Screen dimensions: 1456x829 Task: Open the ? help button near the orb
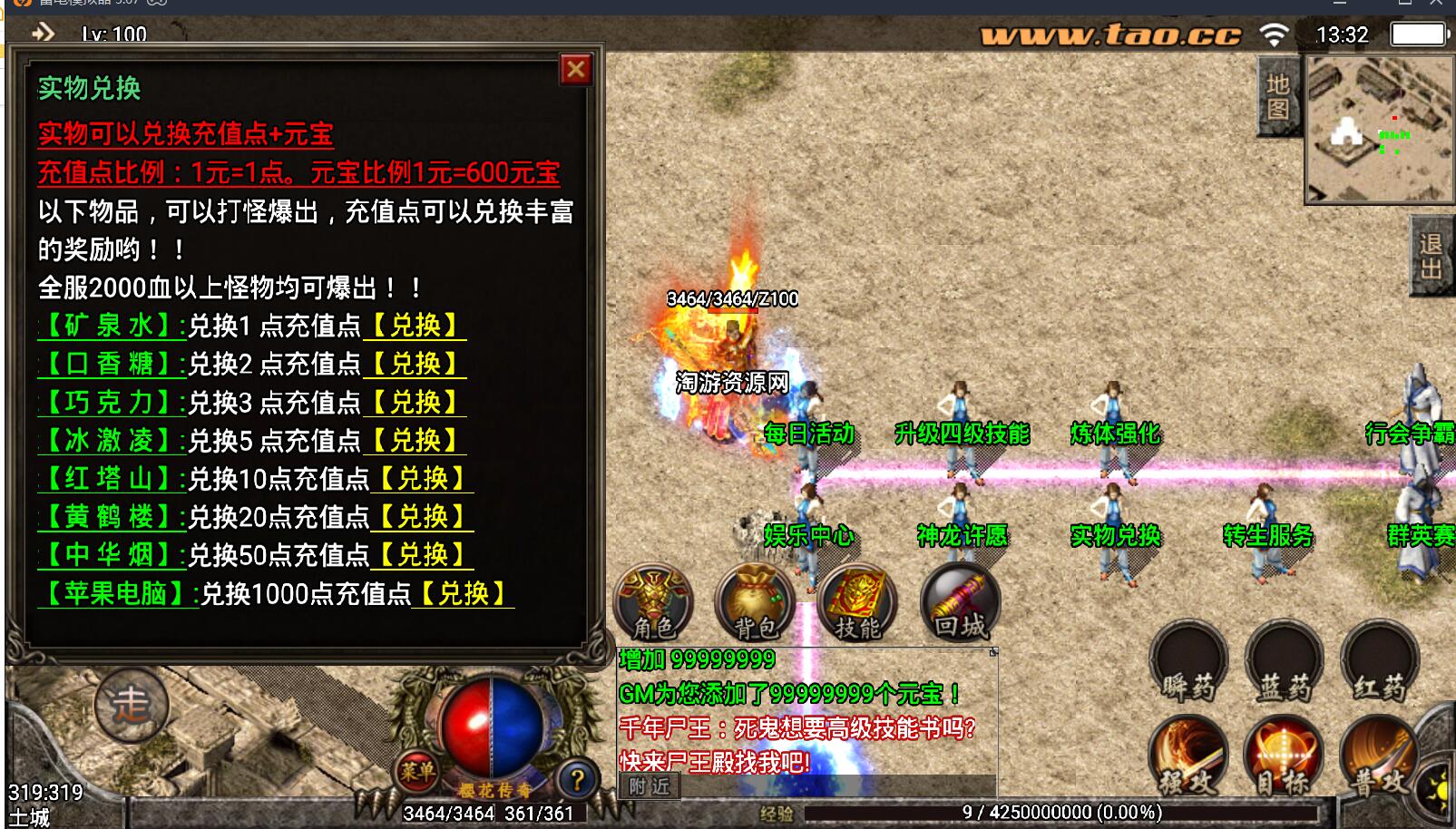coord(576,775)
